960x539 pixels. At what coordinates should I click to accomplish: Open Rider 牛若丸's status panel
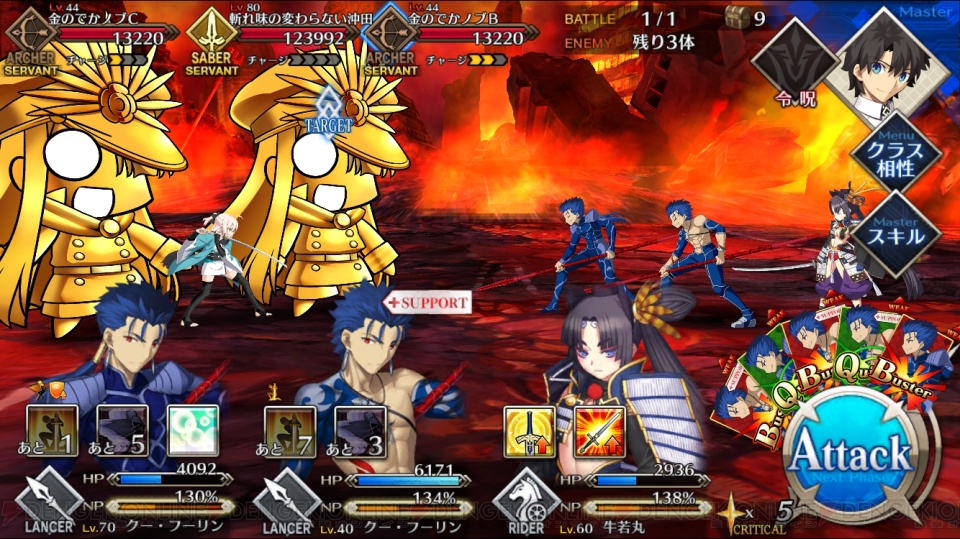tap(600, 505)
